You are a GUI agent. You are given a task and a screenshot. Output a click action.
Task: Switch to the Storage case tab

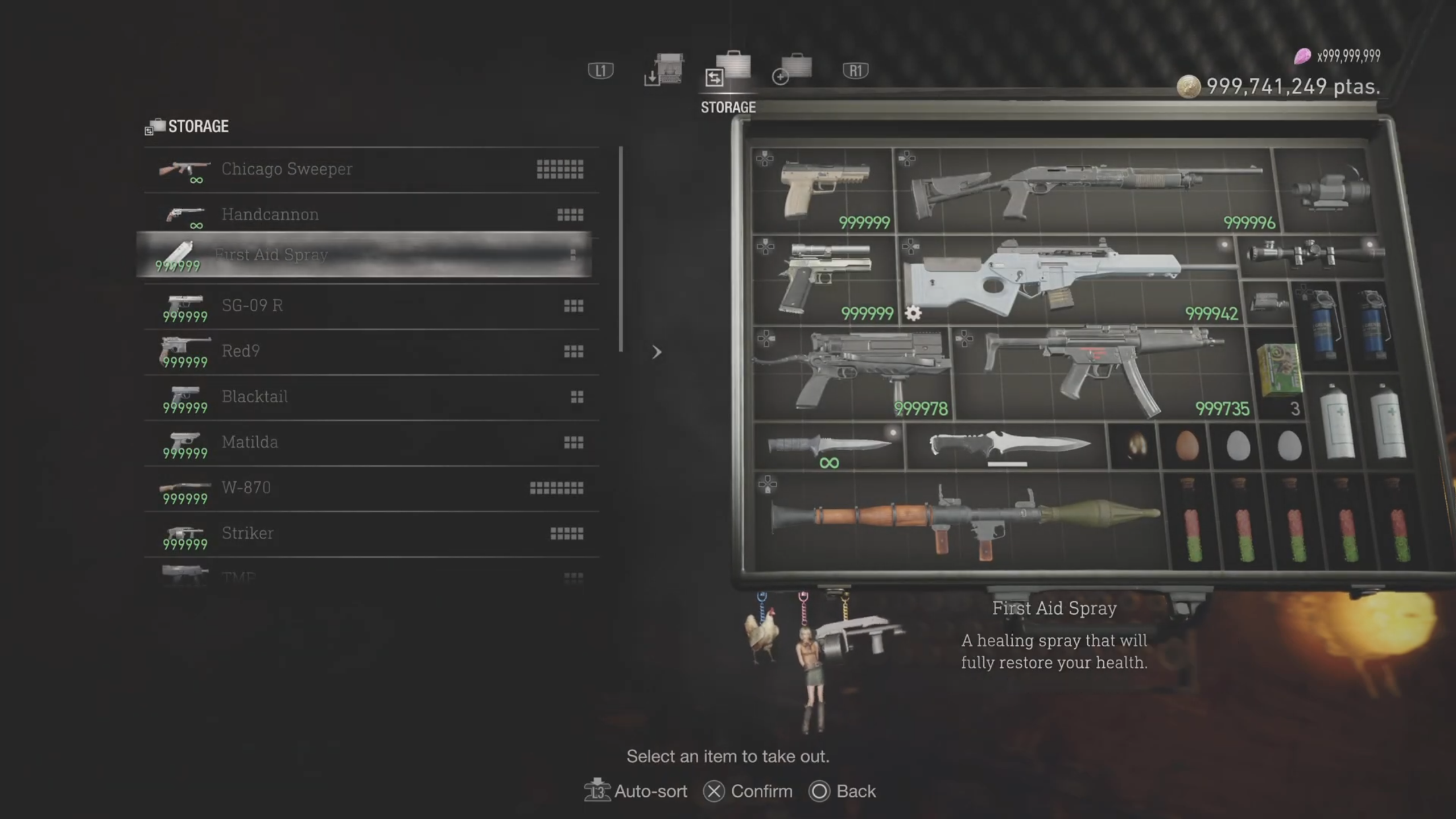pyautogui.click(x=729, y=71)
